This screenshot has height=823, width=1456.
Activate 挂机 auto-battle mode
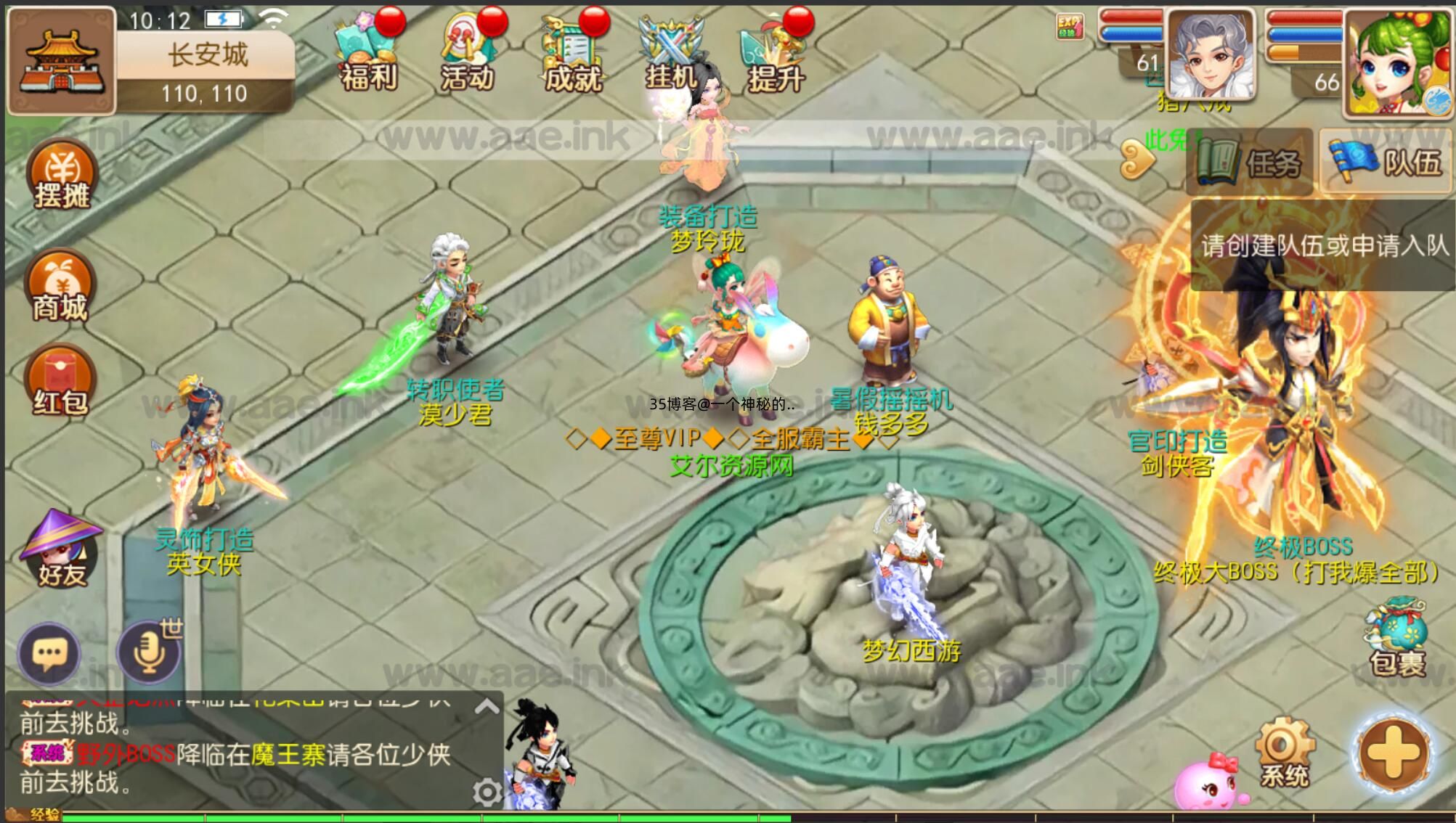(672, 56)
